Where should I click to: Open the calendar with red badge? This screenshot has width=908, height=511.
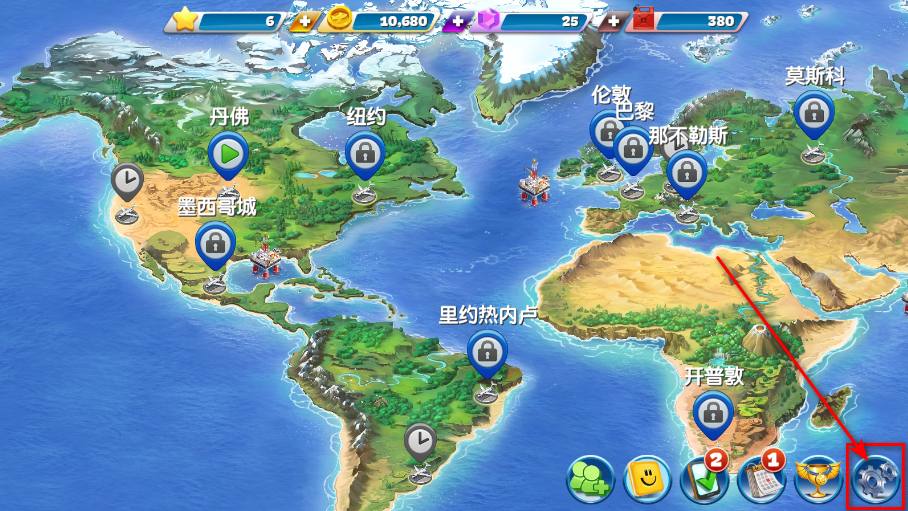tap(760, 480)
